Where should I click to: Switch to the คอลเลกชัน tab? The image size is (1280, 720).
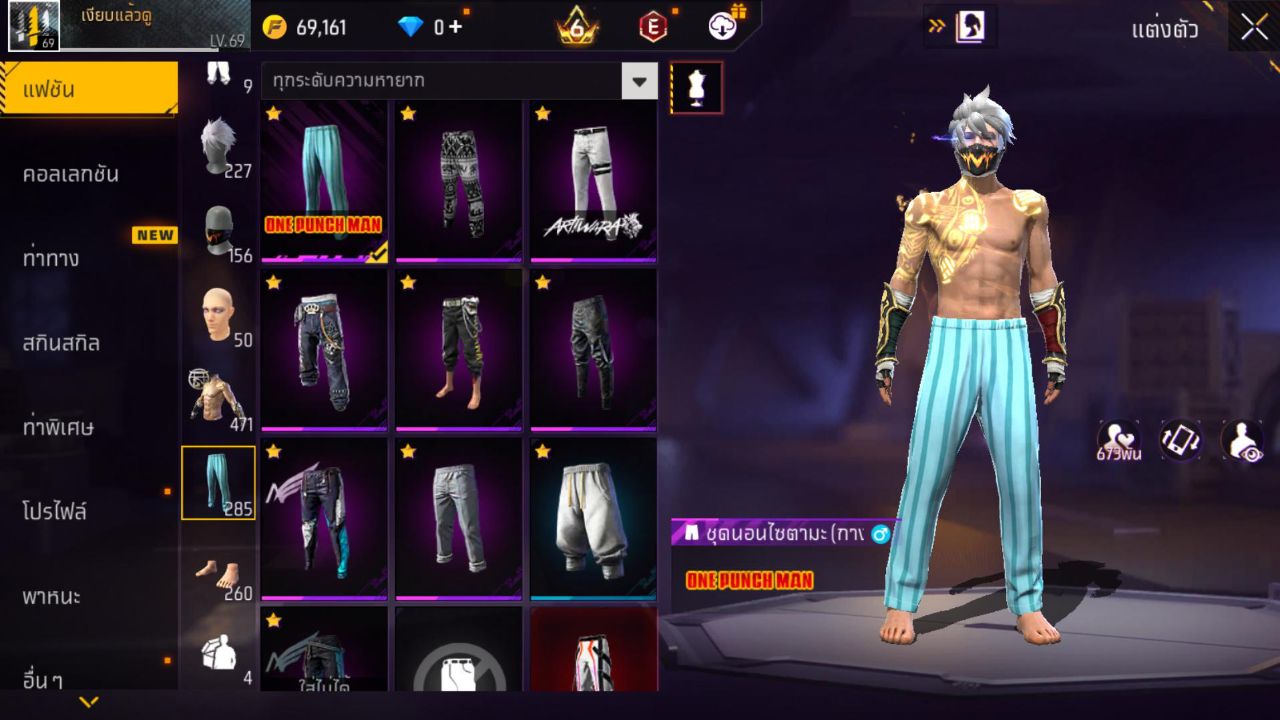70,174
